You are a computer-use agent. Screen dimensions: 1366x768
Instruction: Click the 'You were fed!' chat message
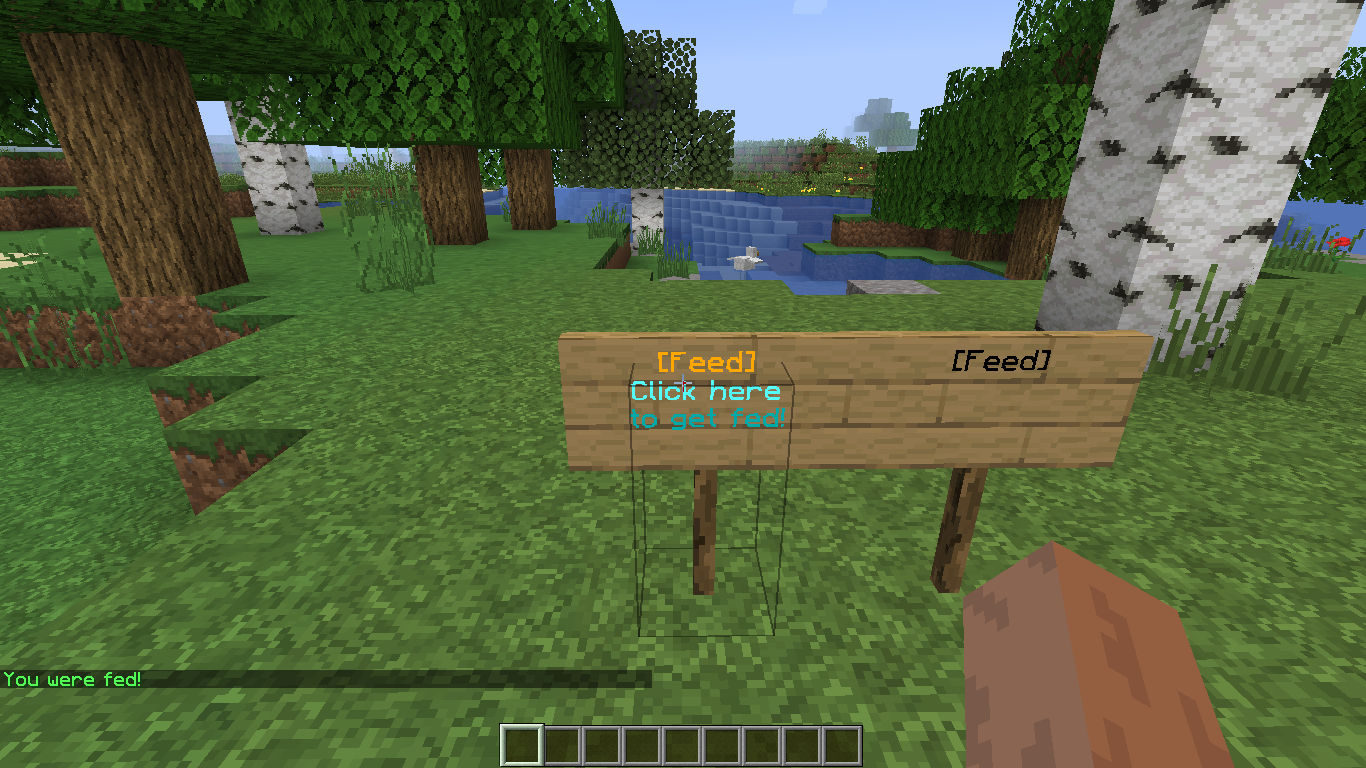pos(75,678)
